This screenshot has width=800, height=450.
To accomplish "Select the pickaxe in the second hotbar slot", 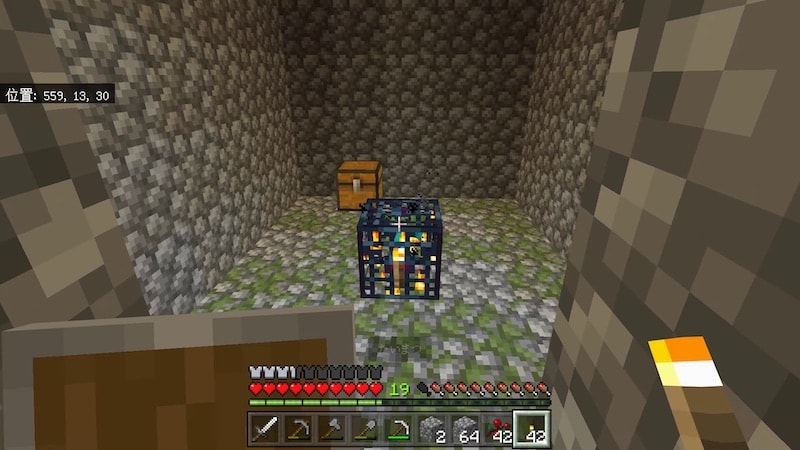I will click(x=297, y=429).
